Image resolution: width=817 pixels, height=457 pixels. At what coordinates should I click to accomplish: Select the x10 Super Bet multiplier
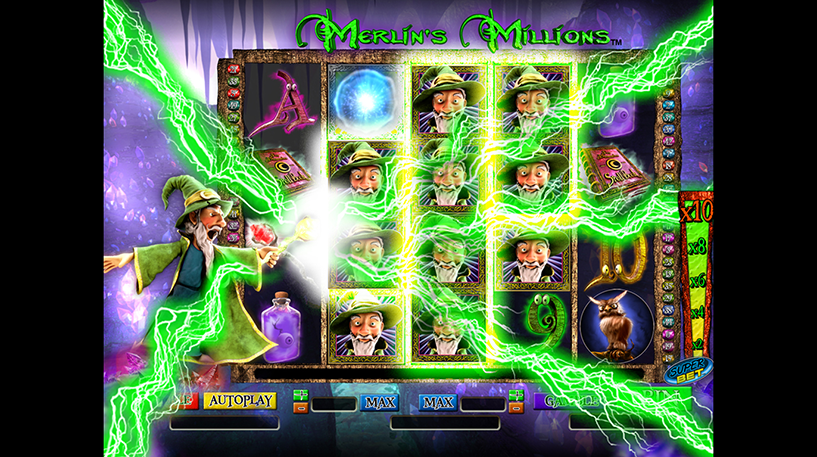(x=694, y=214)
